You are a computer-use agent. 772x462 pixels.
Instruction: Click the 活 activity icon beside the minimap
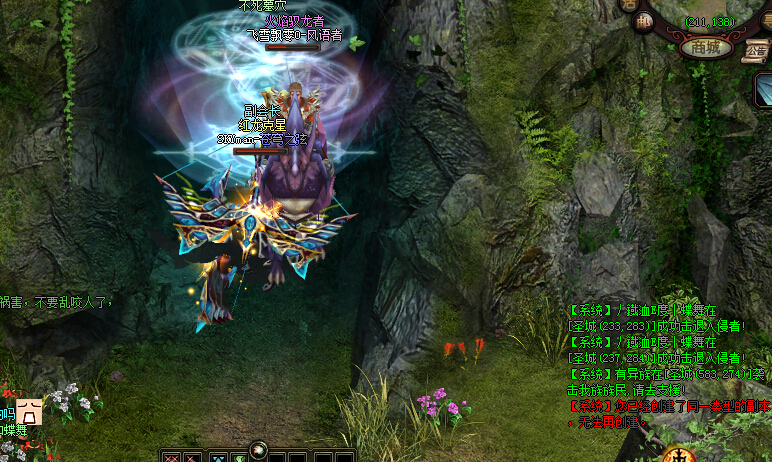coord(629,5)
